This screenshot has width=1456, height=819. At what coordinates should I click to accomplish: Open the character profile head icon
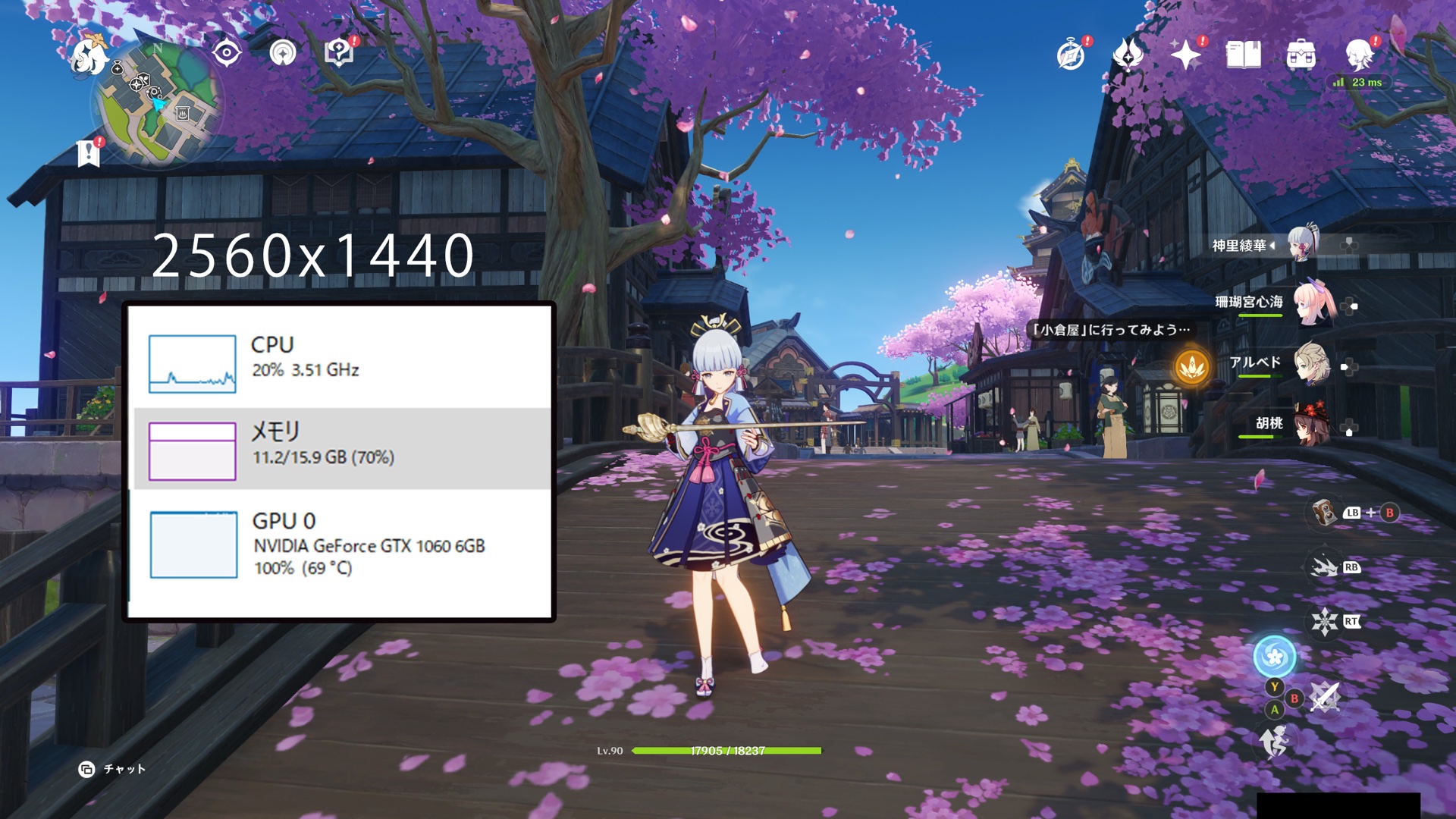1358,55
